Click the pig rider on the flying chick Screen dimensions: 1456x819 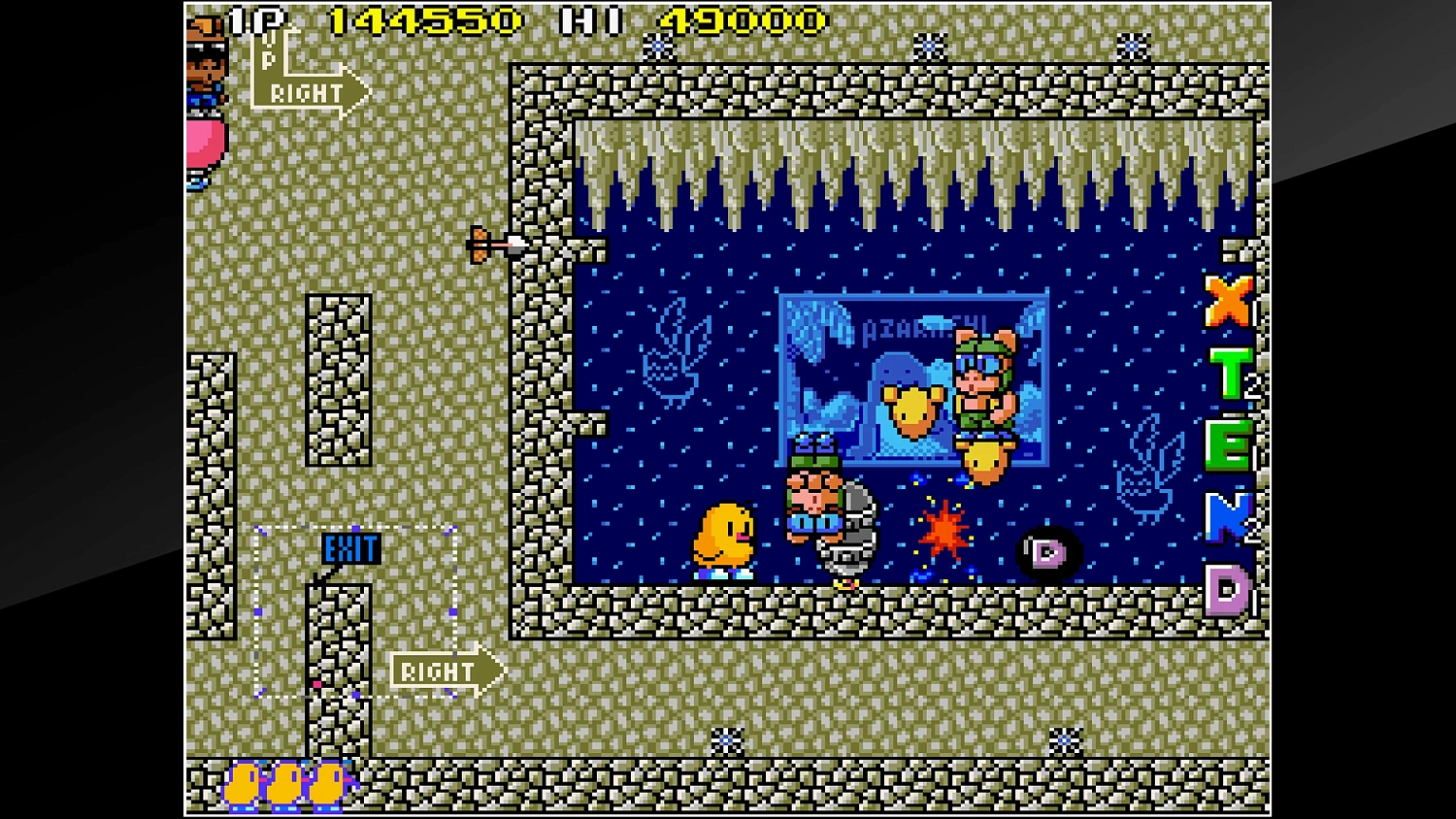pos(983,388)
